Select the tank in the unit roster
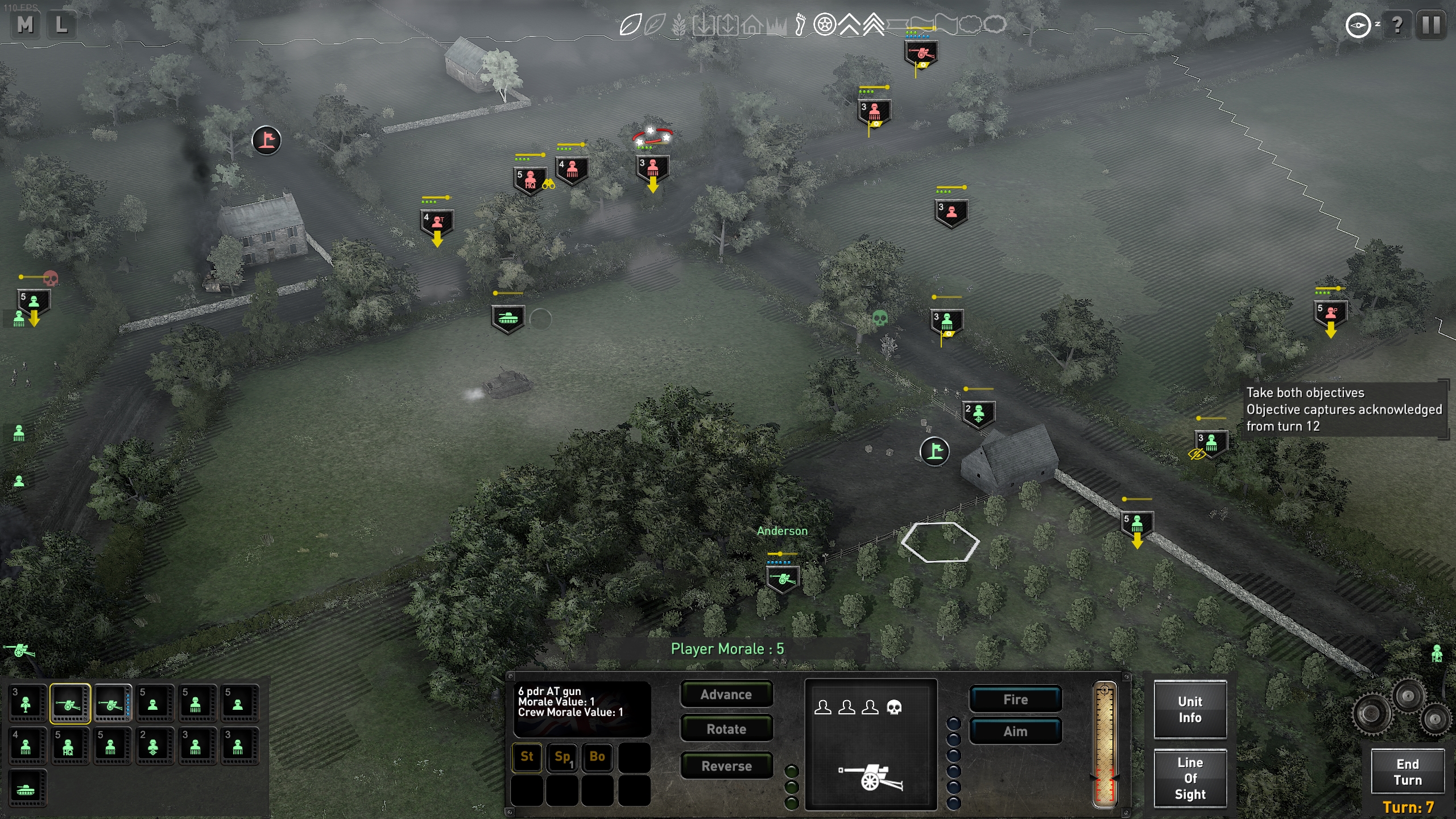Image resolution: width=1456 pixels, height=819 pixels. click(26, 789)
